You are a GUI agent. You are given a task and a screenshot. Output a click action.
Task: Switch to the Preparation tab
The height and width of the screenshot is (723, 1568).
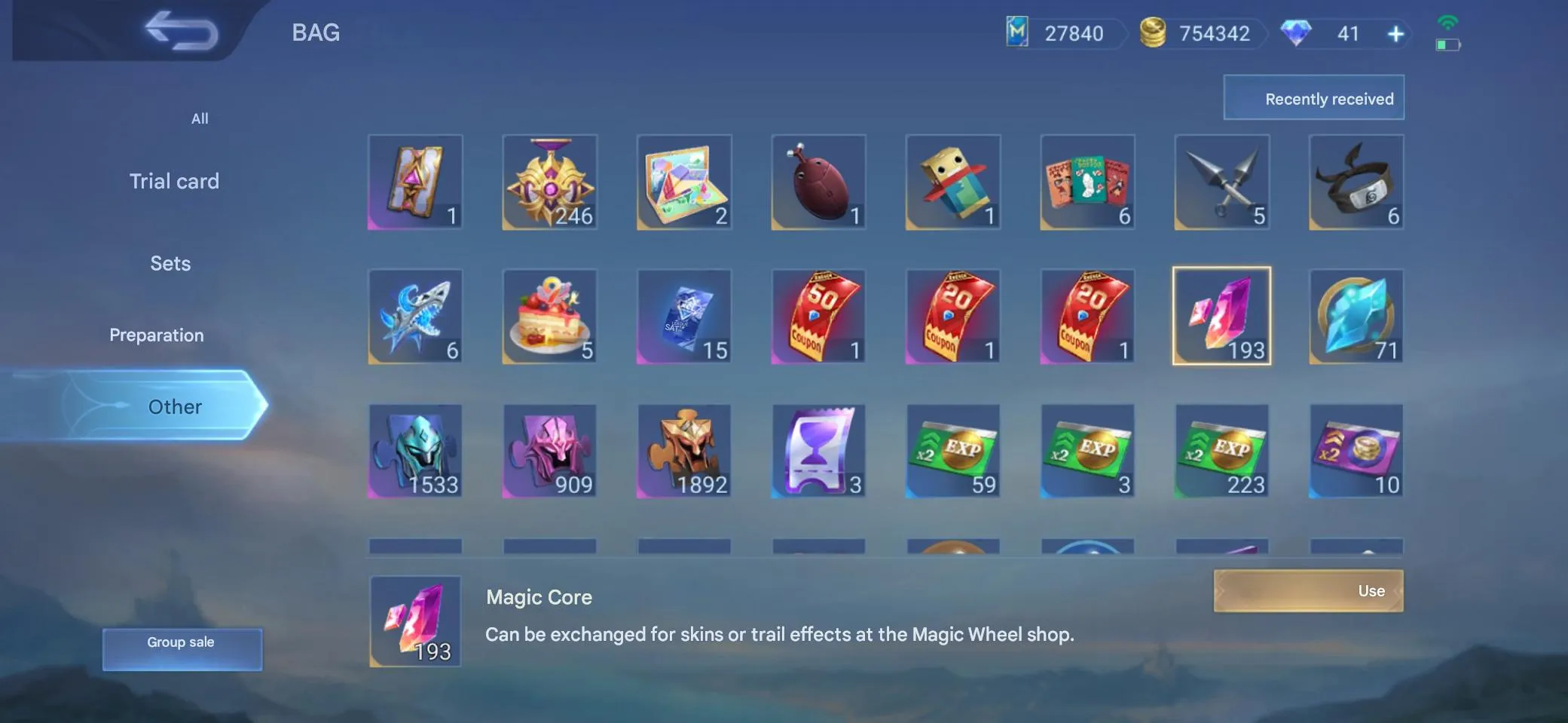[157, 335]
